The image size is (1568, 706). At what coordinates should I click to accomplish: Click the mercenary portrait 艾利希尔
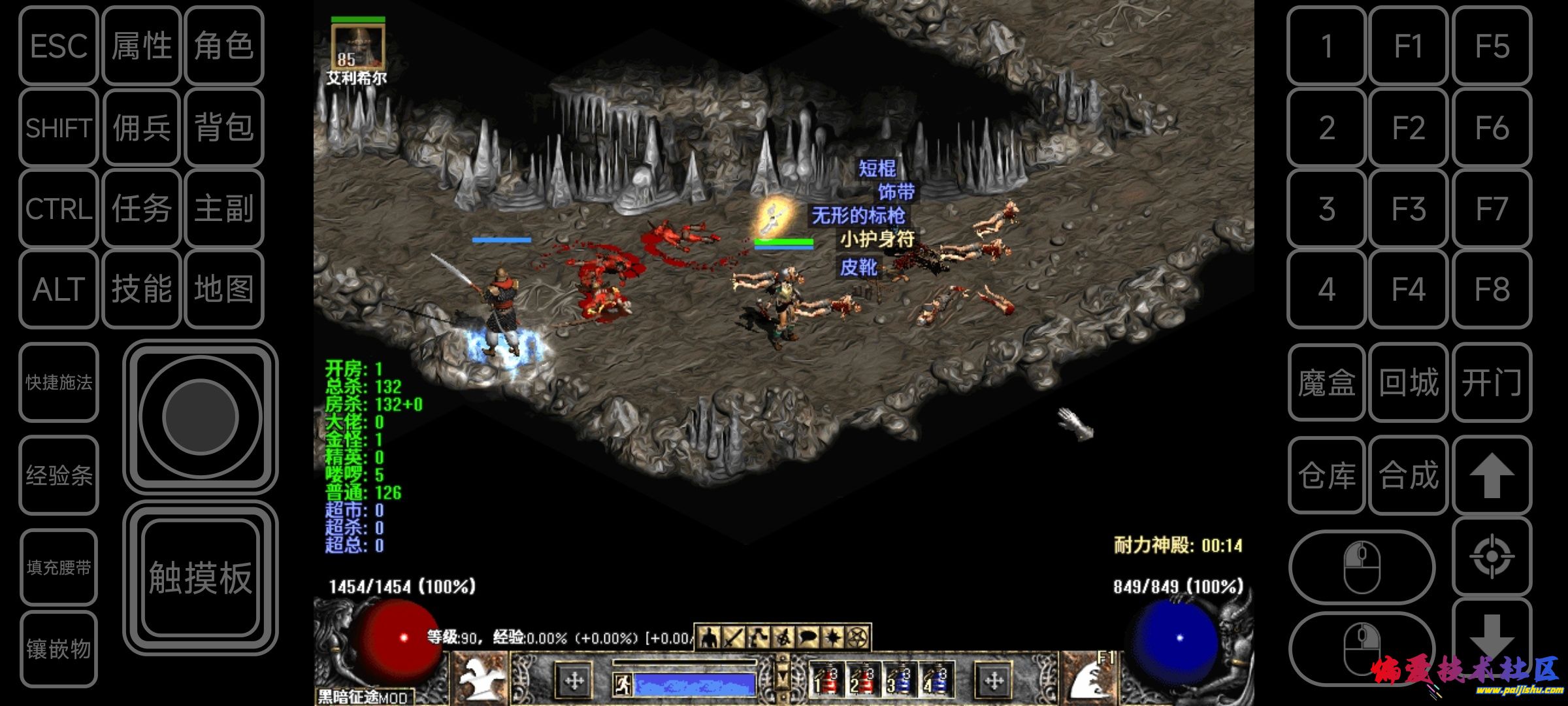(357, 46)
